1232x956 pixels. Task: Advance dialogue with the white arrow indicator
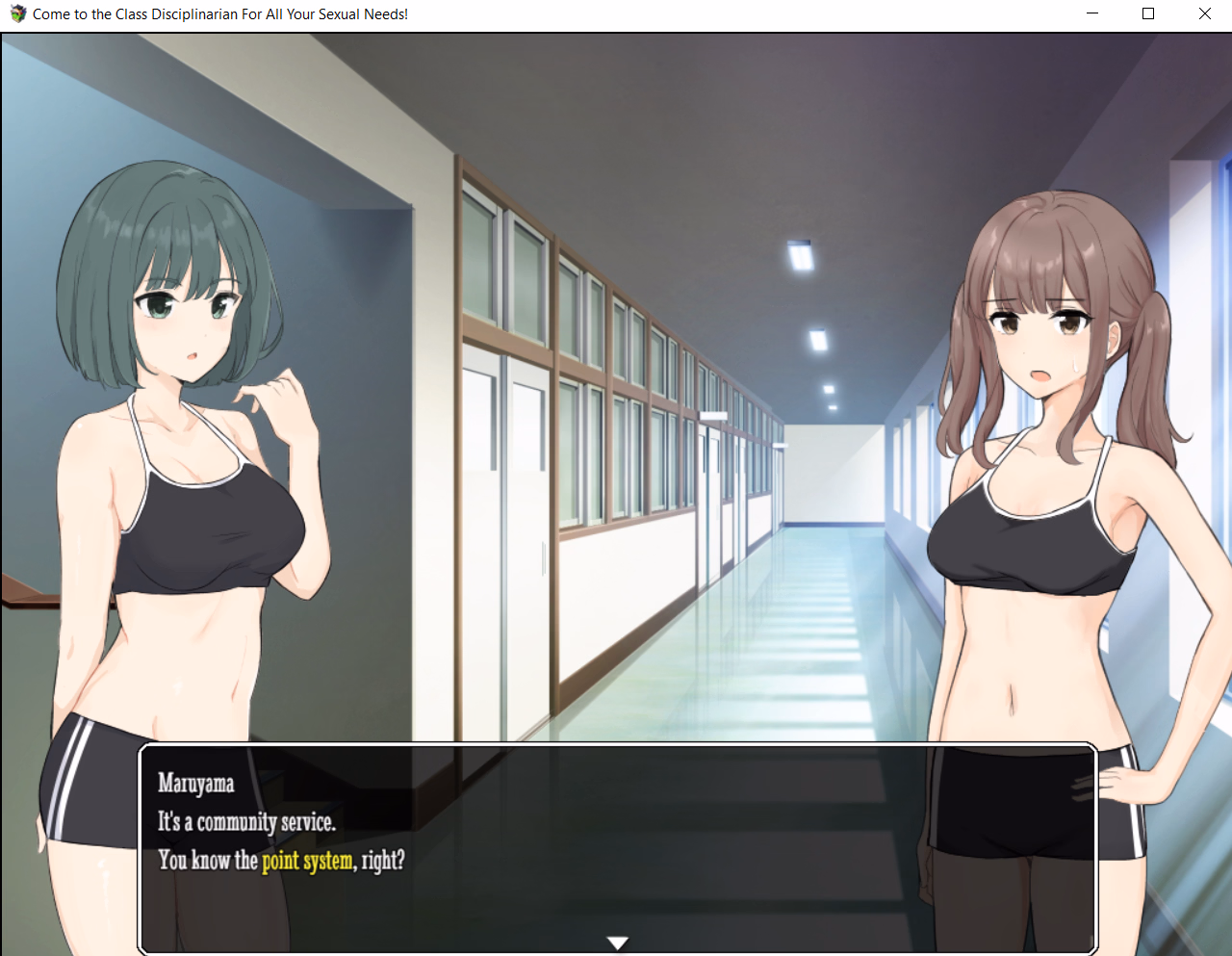click(618, 943)
